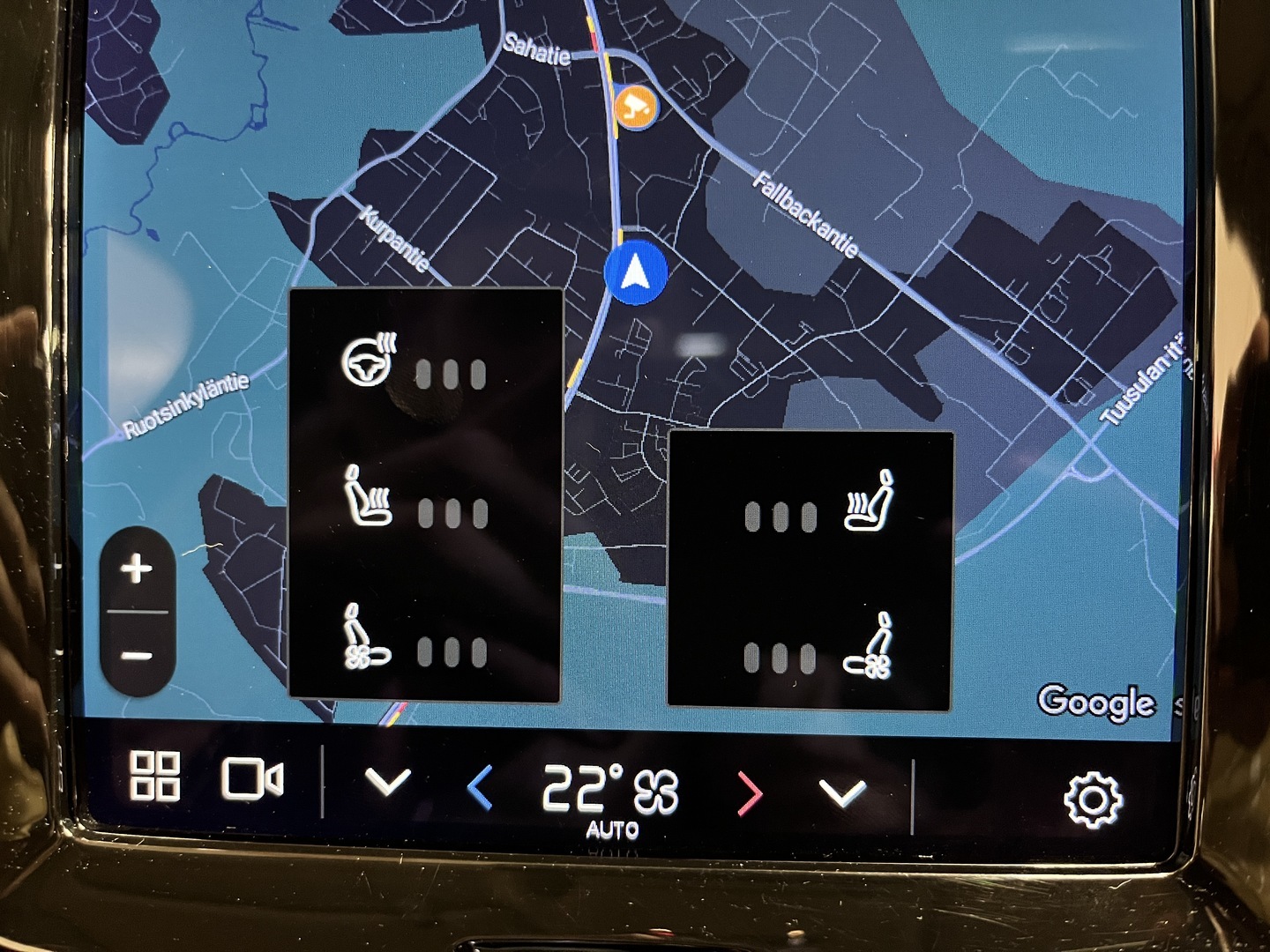Turn on passenger seat ventilation
Image resolution: width=1270 pixels, height=952 pixels.
(870, 647)
